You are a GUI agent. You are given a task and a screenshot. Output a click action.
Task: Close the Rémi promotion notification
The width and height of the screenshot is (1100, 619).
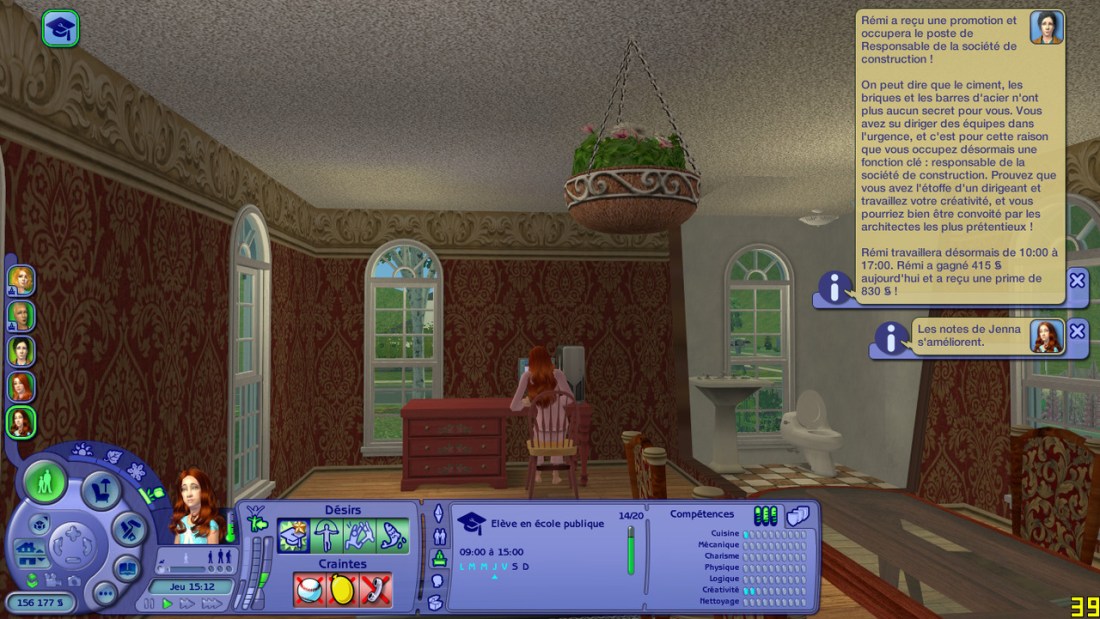pyautogui.click(x=1077, y=281)
